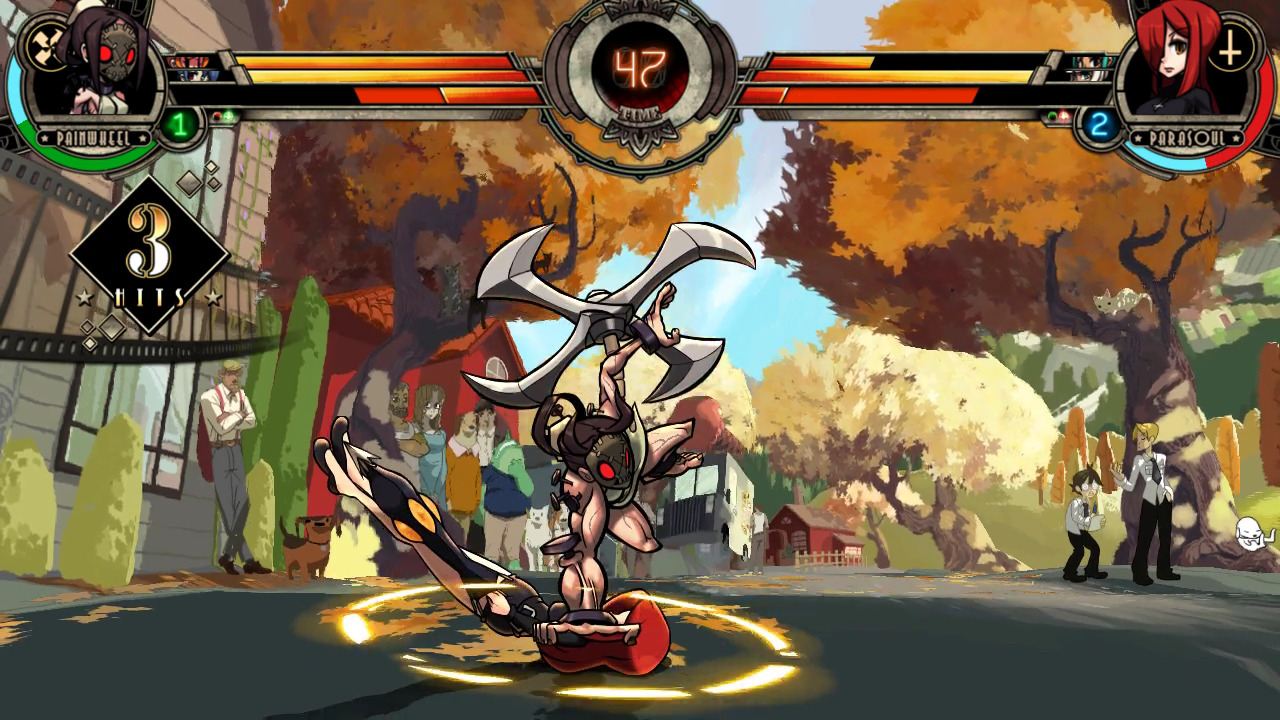
Task: Click the pinwheel emblem beside Painwheel's portrait
Action: pos(45,47)
